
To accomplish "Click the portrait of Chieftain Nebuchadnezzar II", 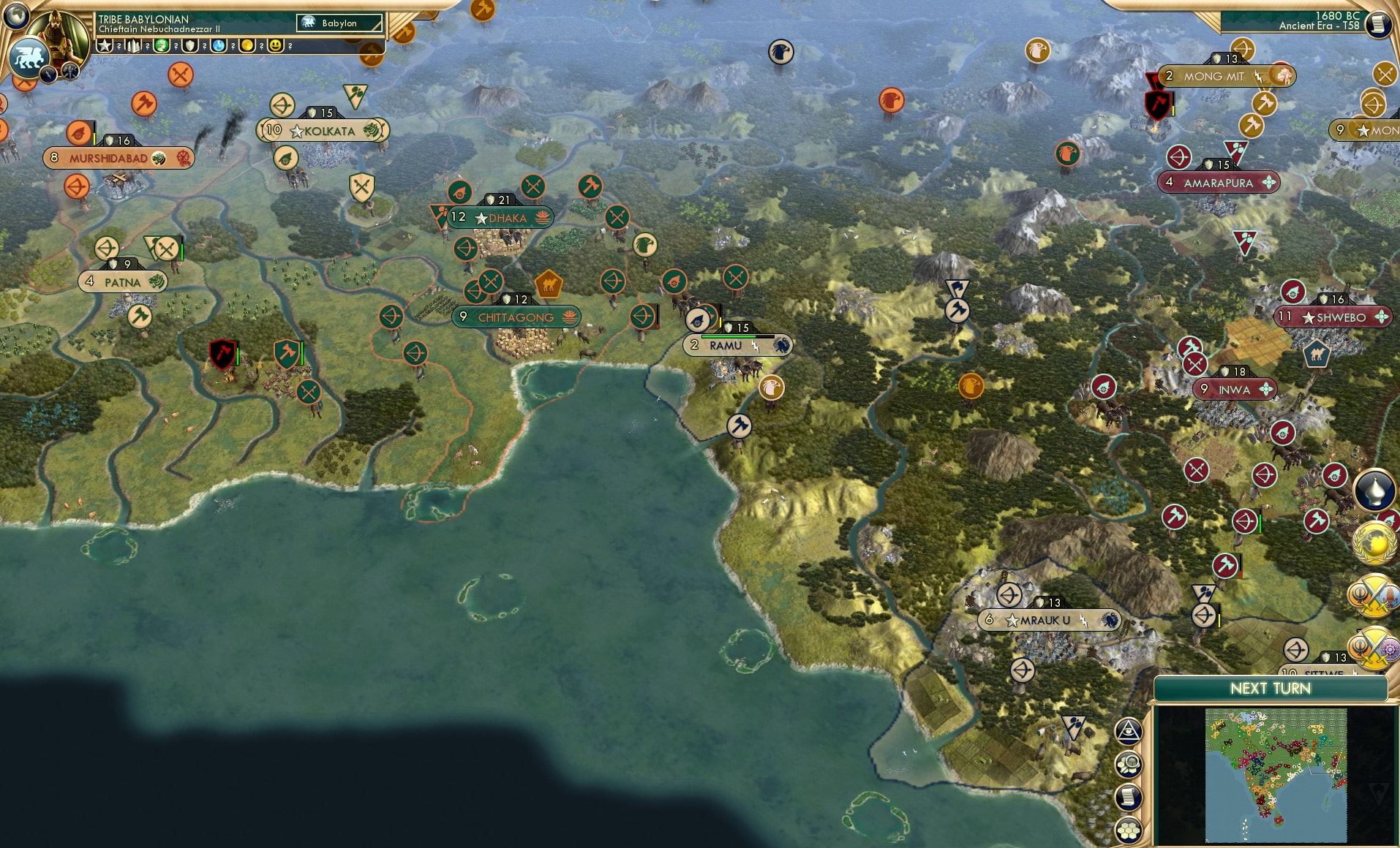I will click(x=57, y=37).
